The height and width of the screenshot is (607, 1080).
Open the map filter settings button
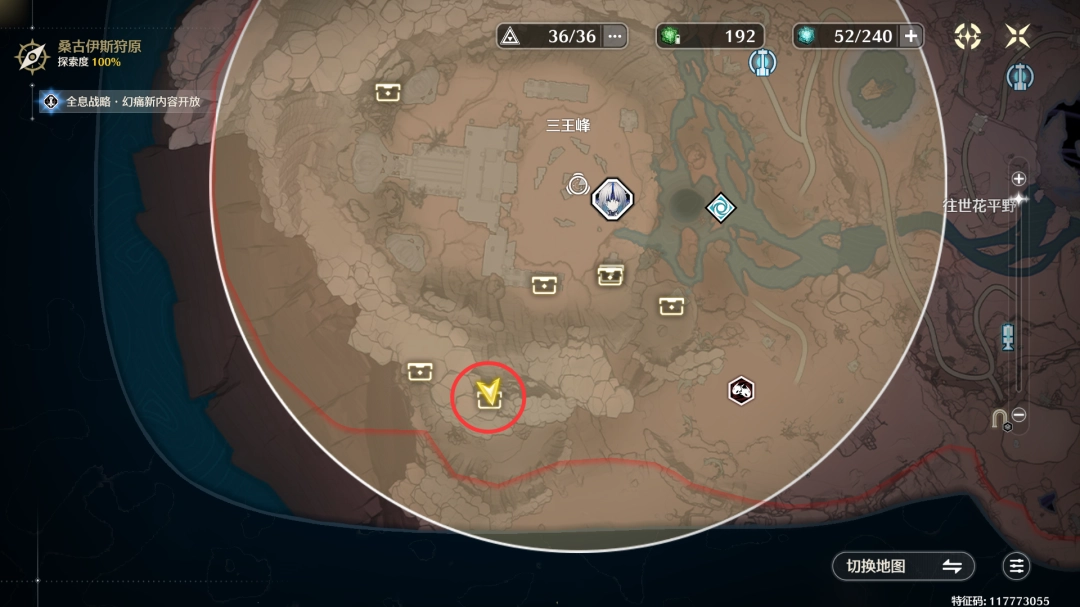[1017, 566]
